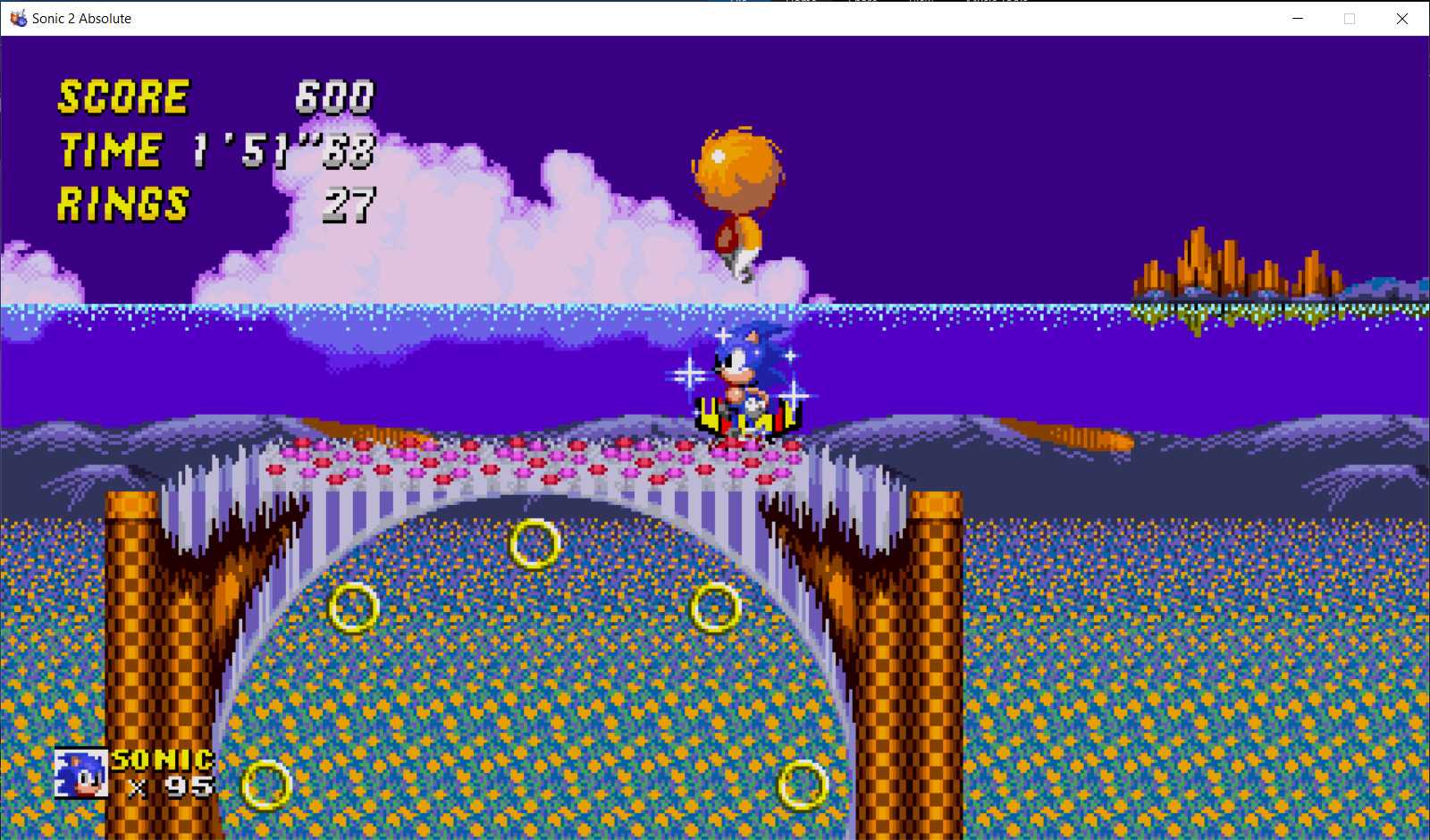
Task: Minimize the Sonic 2 Absolute window
Action: pos(1297,18)
